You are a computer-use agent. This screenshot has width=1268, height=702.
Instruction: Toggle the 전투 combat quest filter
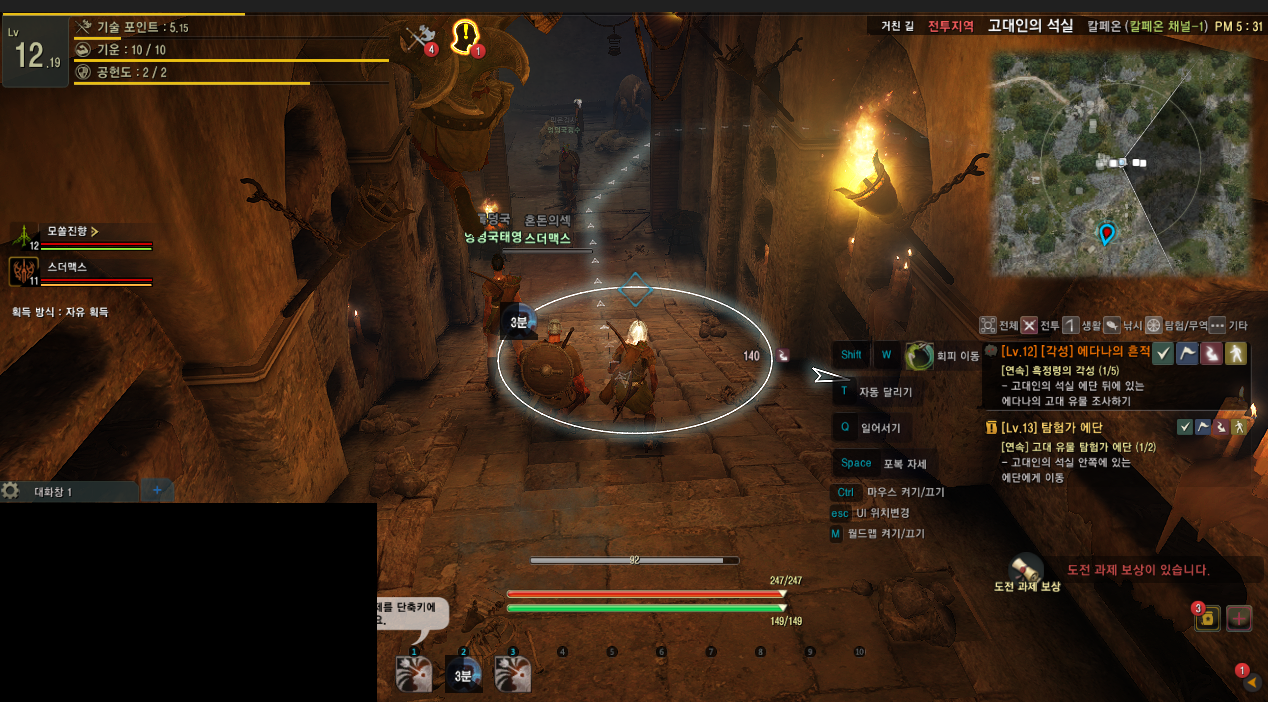pos(1029,325)
